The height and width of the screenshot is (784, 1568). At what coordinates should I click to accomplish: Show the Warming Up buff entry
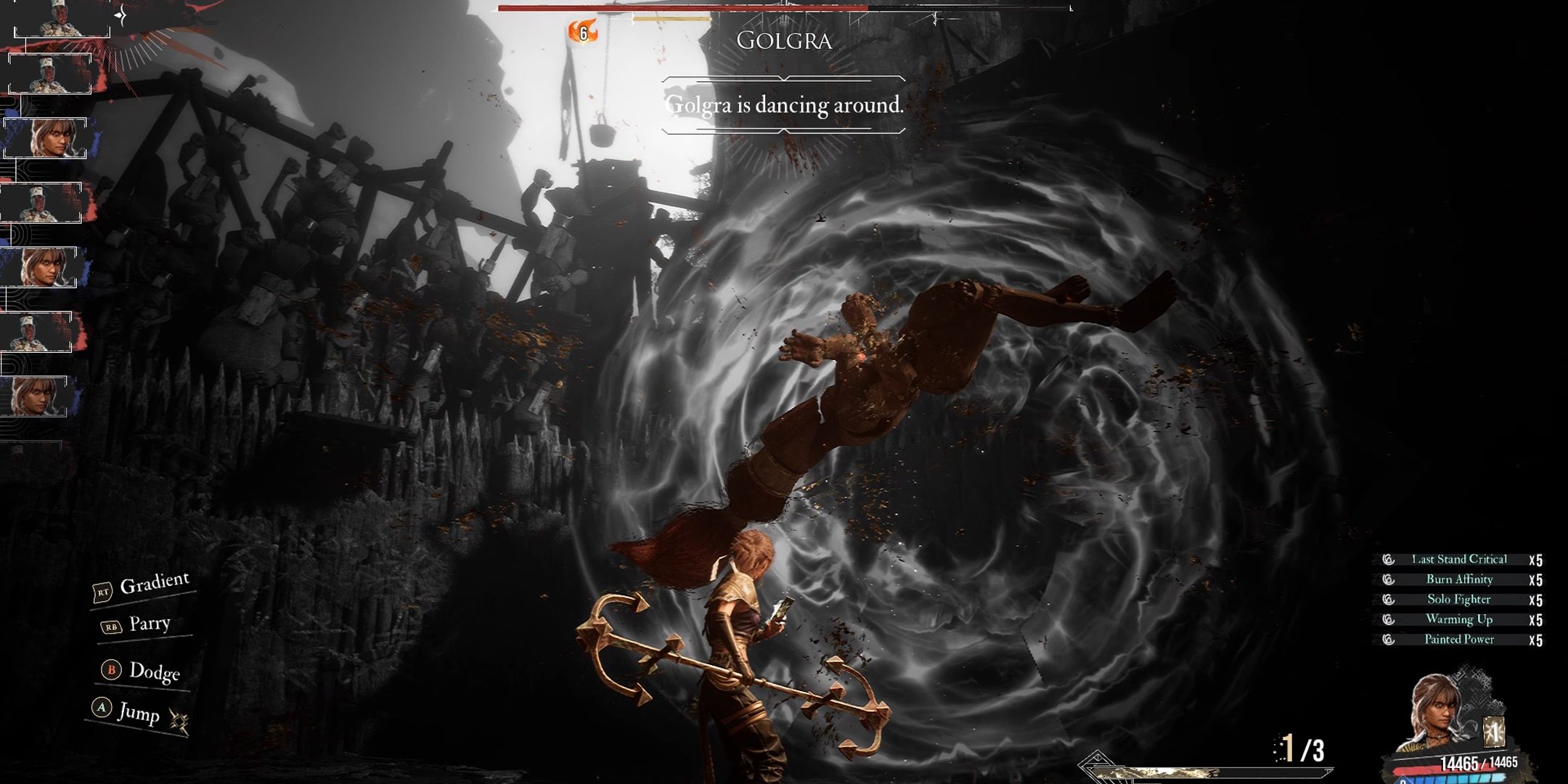tap(1458, 619)
